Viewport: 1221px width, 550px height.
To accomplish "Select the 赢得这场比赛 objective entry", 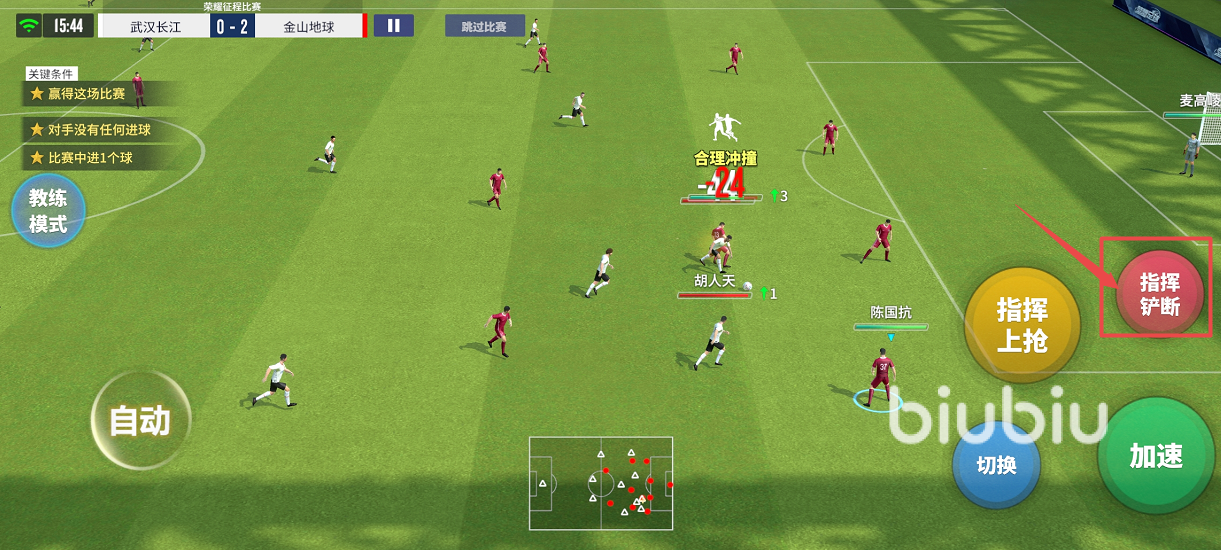I will [x=90, y=94].
